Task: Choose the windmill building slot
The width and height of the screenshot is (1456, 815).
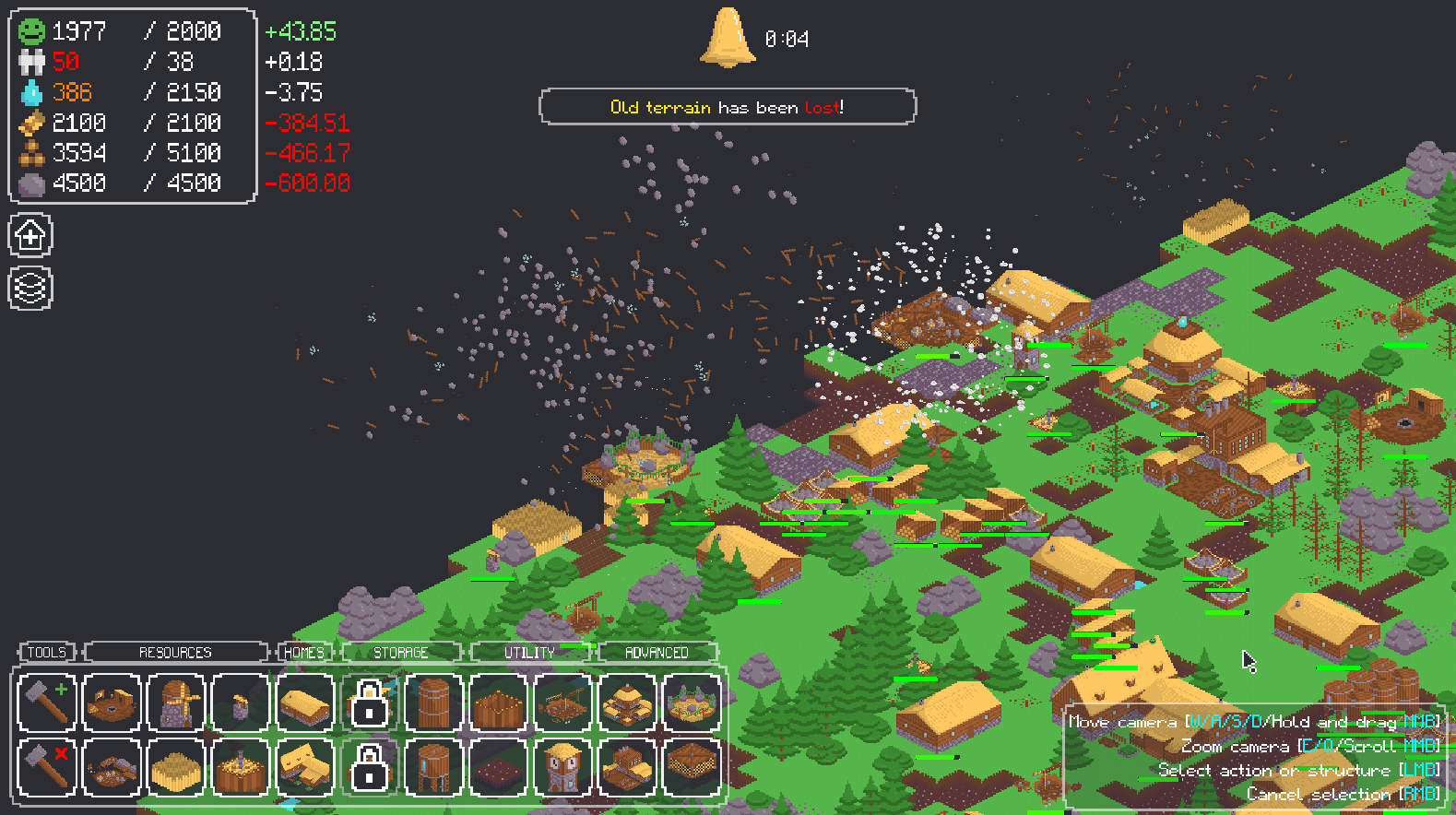Action: point(175,703)
